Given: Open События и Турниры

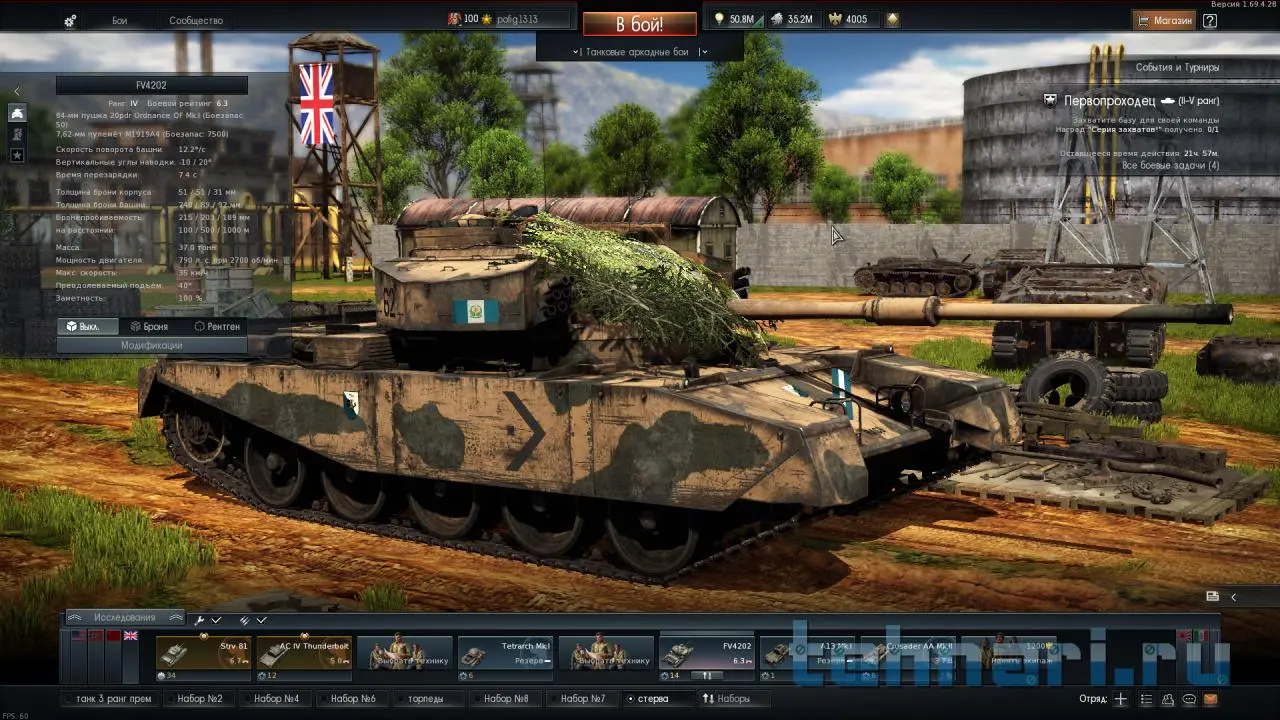Looking at the screenshot, I should [1177, 68].
